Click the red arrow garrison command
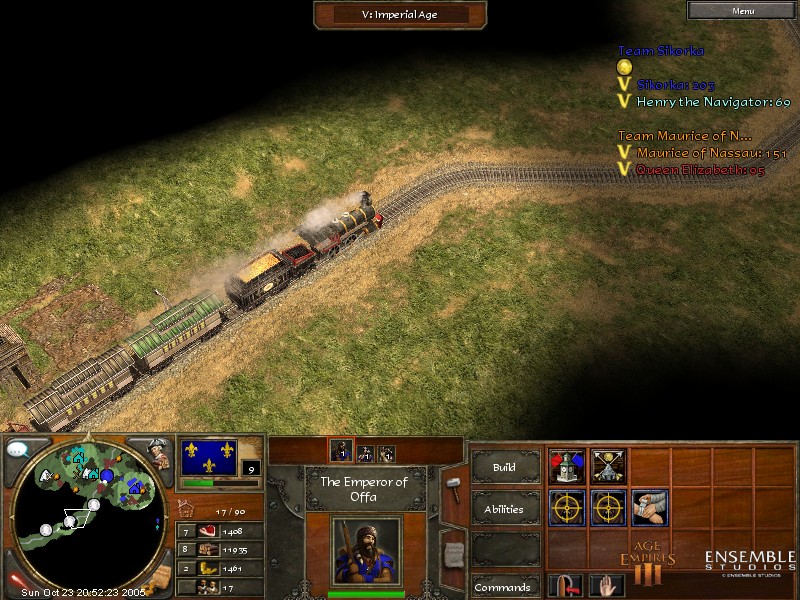The width and height of the screenshot is (800, 600). point(567,586)
